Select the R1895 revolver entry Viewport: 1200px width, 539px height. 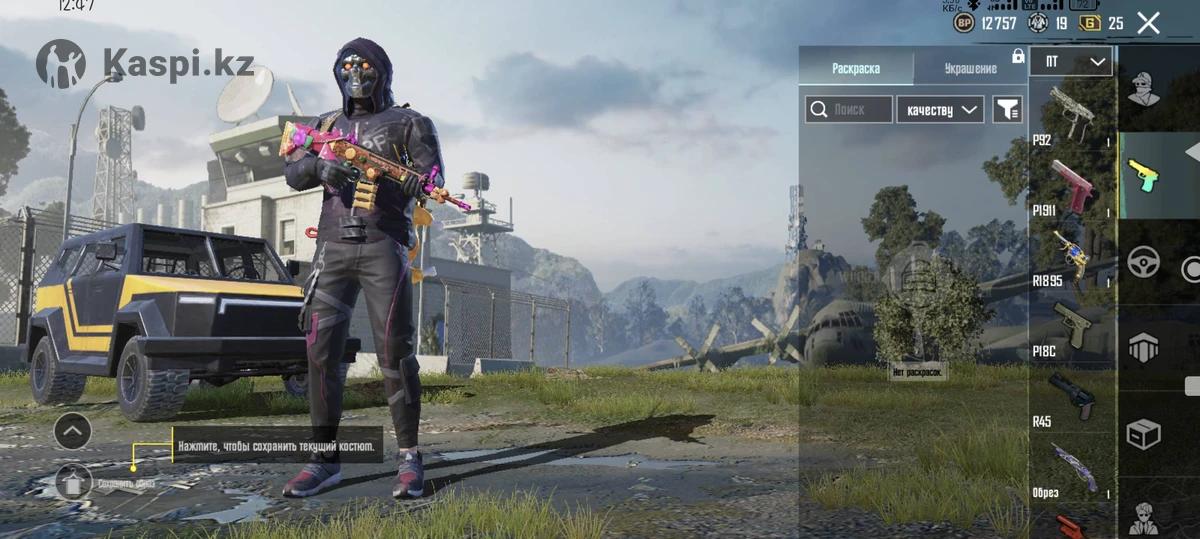[1072, 257]
